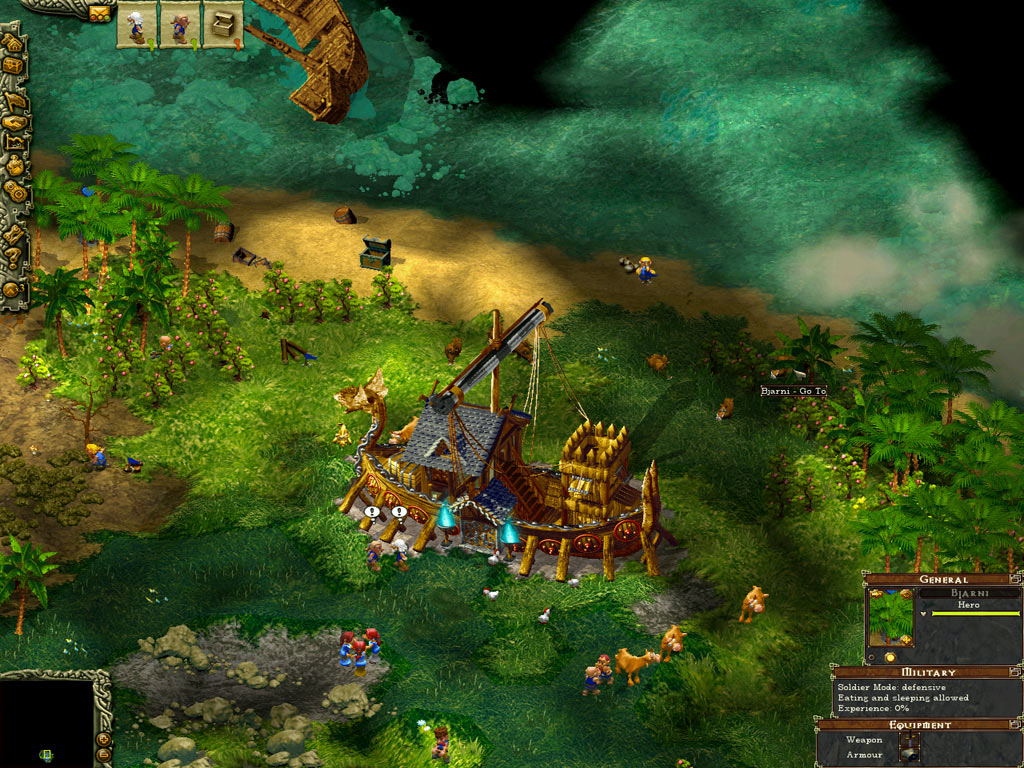The height and width of the screenshot is (768, 1024).
Task: Select Bjarni's armour equipment slot
Action: point(908,755)
